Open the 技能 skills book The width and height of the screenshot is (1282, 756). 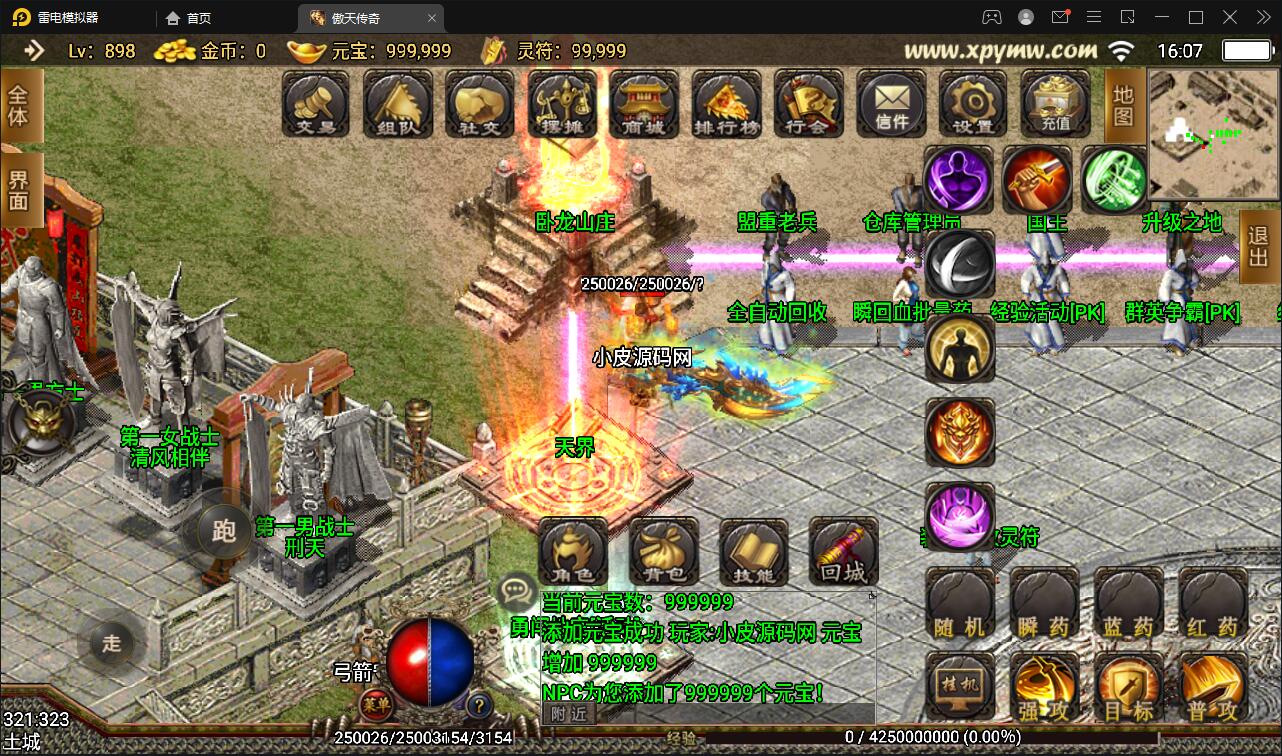click(753, 551)
